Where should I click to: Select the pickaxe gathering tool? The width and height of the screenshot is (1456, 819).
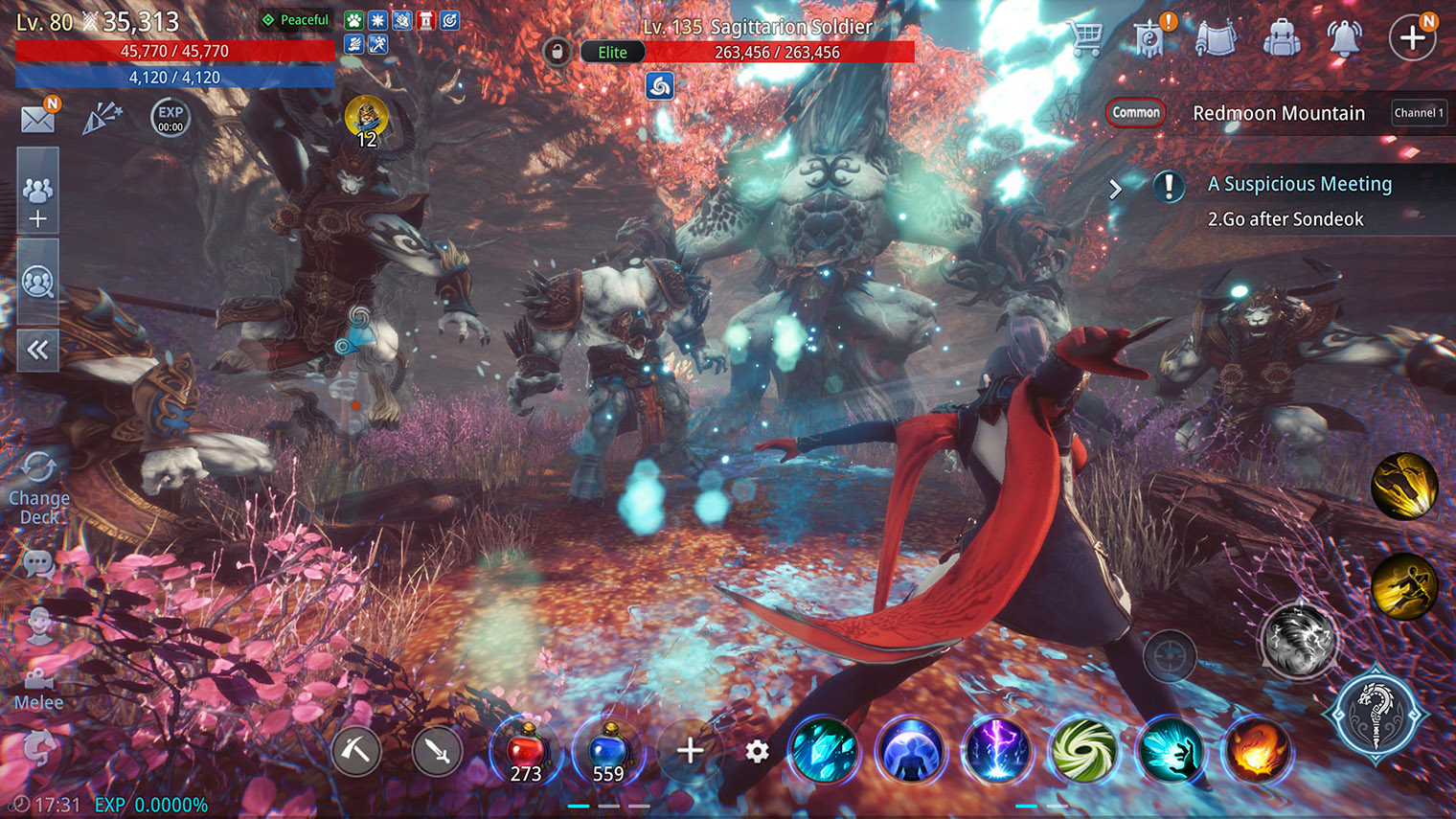[356, 752]
